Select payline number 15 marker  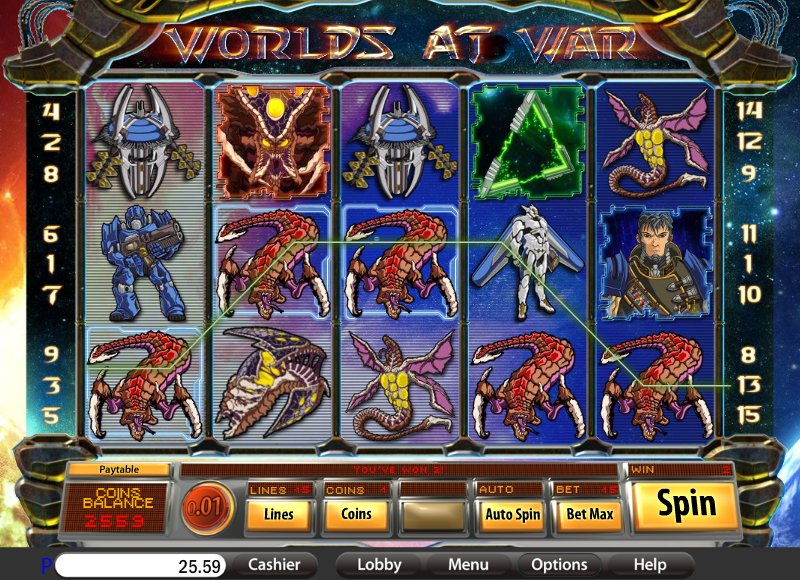[750, 412]
